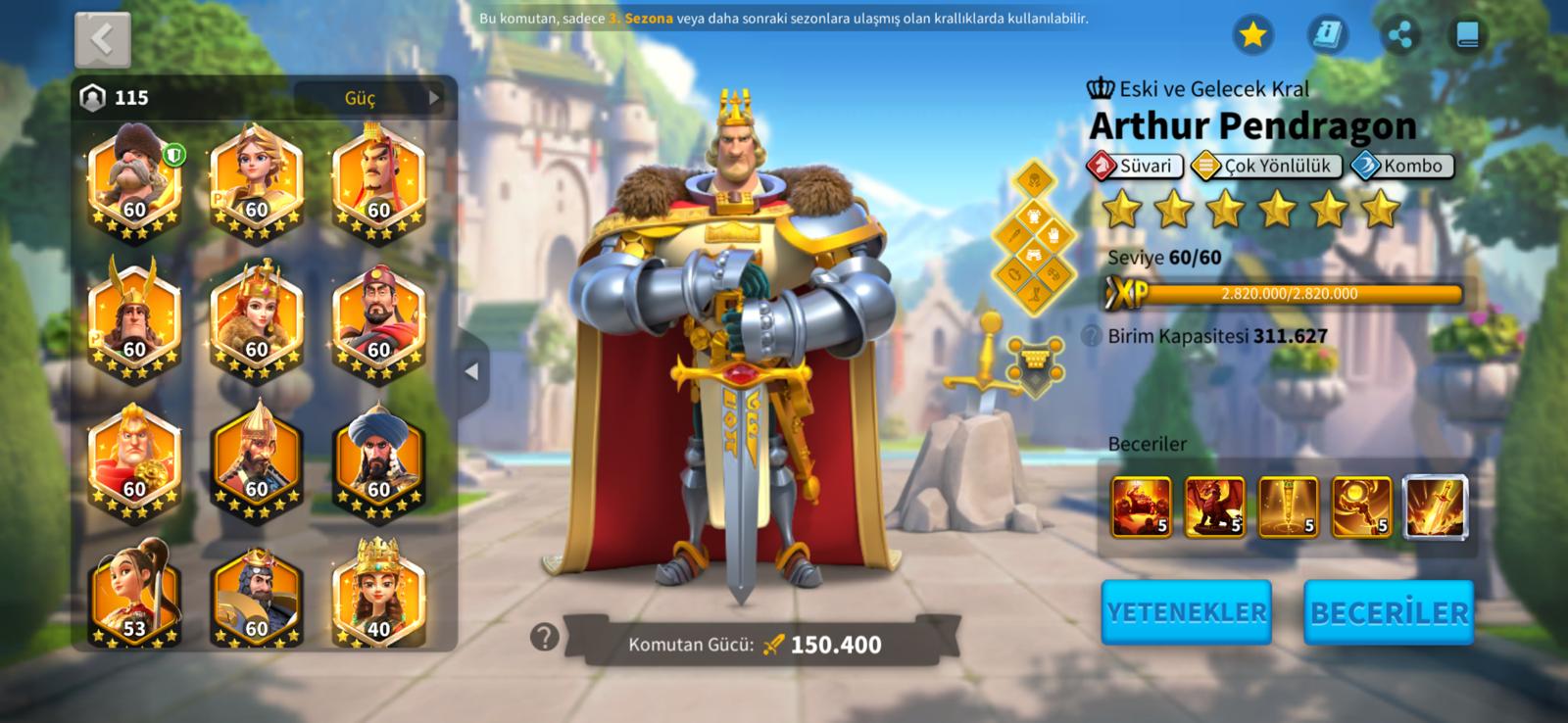1568x723 pixels.
Task: Open the YETENEKLER talents screen
Action: click(1186, 612)
